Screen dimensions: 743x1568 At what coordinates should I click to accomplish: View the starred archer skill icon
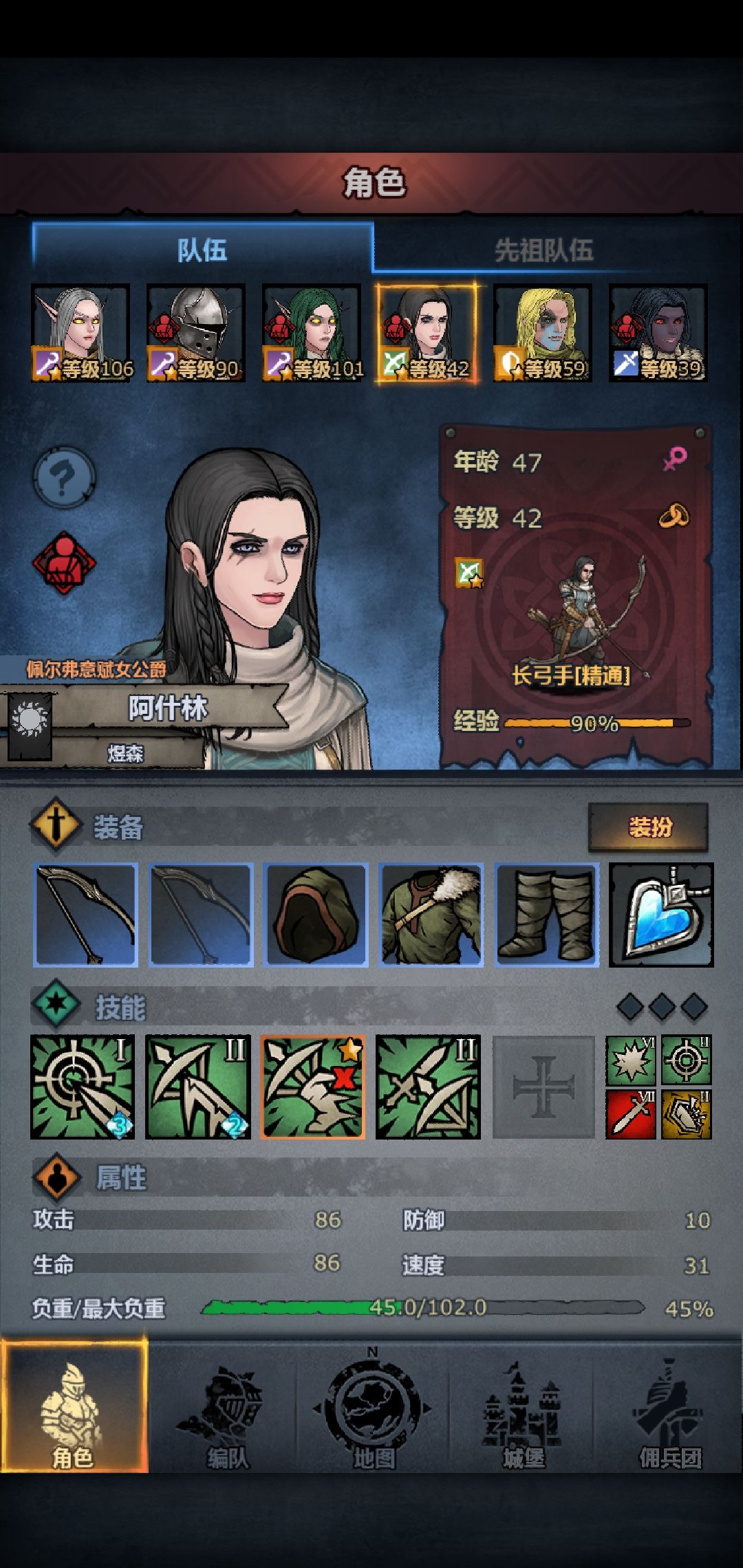coord(313,1087)
